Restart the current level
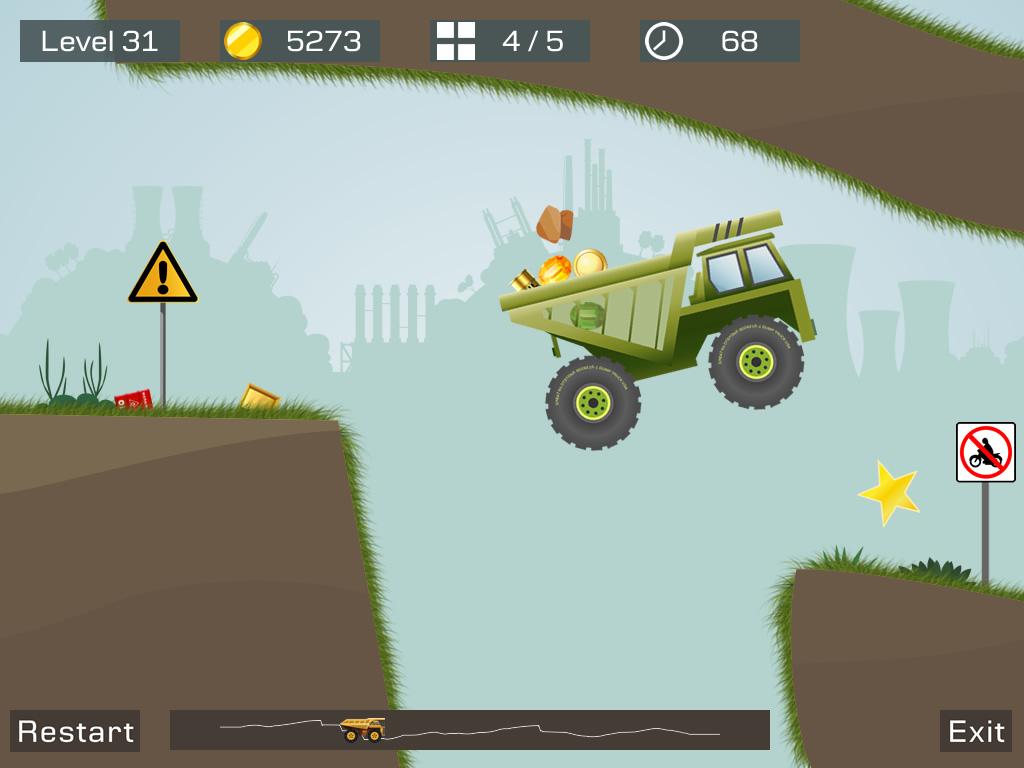This screenshot has height=768, width=1024. pyautogui.click(x=75, y=731)
